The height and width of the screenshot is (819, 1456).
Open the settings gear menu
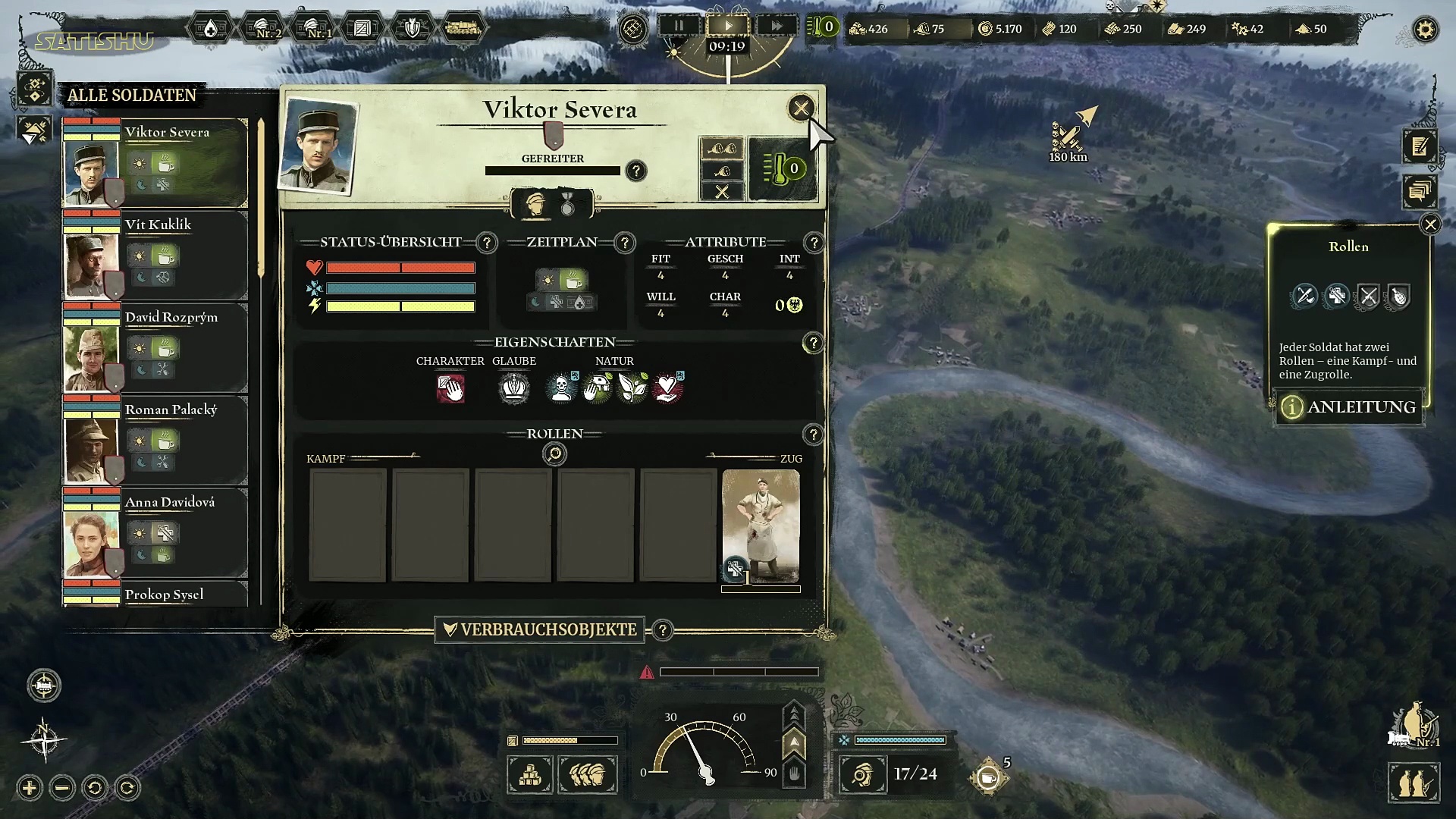click(1426, 30)
